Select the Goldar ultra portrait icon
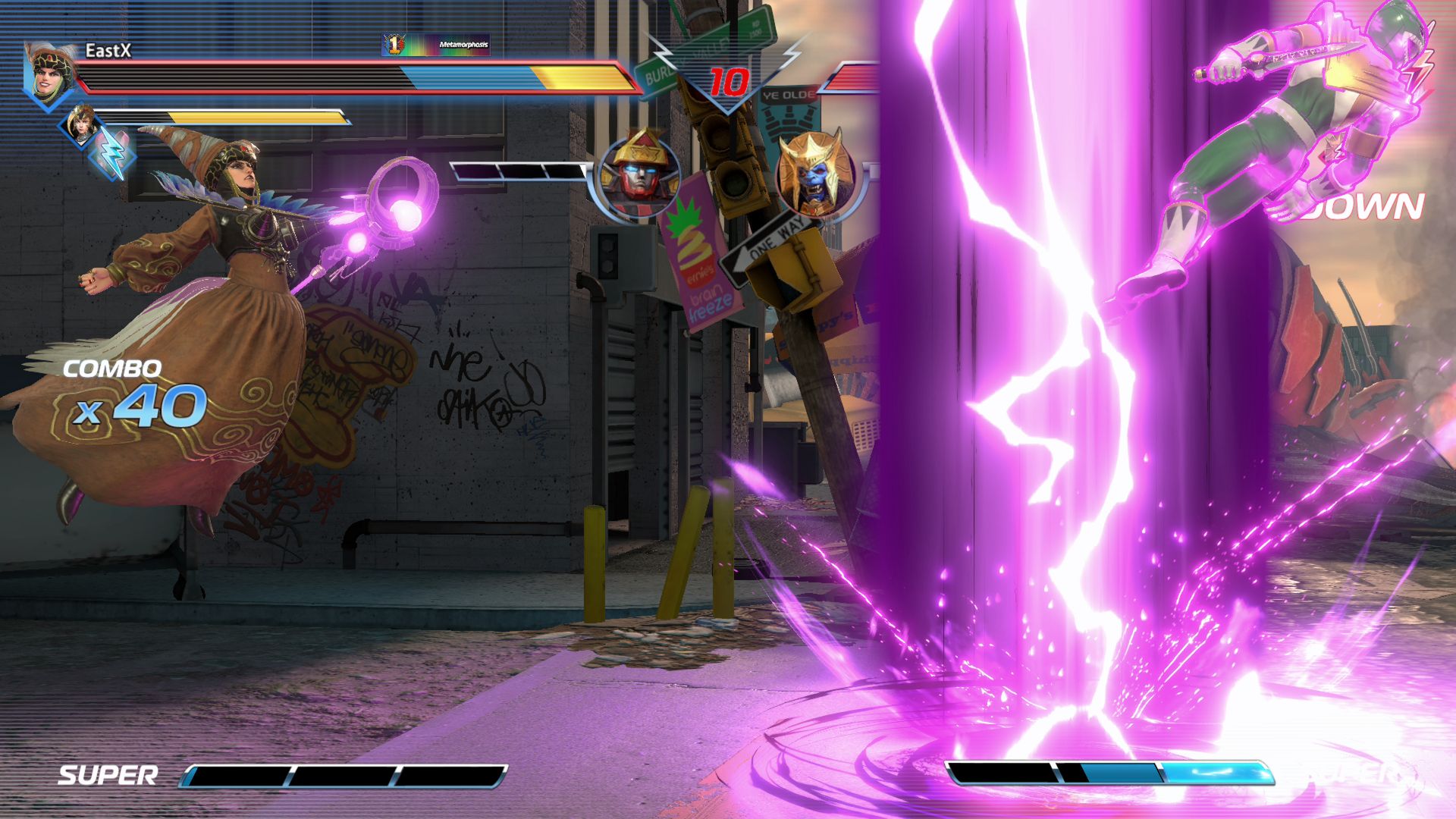This screenshot has height=819, width=1456. 815,176
